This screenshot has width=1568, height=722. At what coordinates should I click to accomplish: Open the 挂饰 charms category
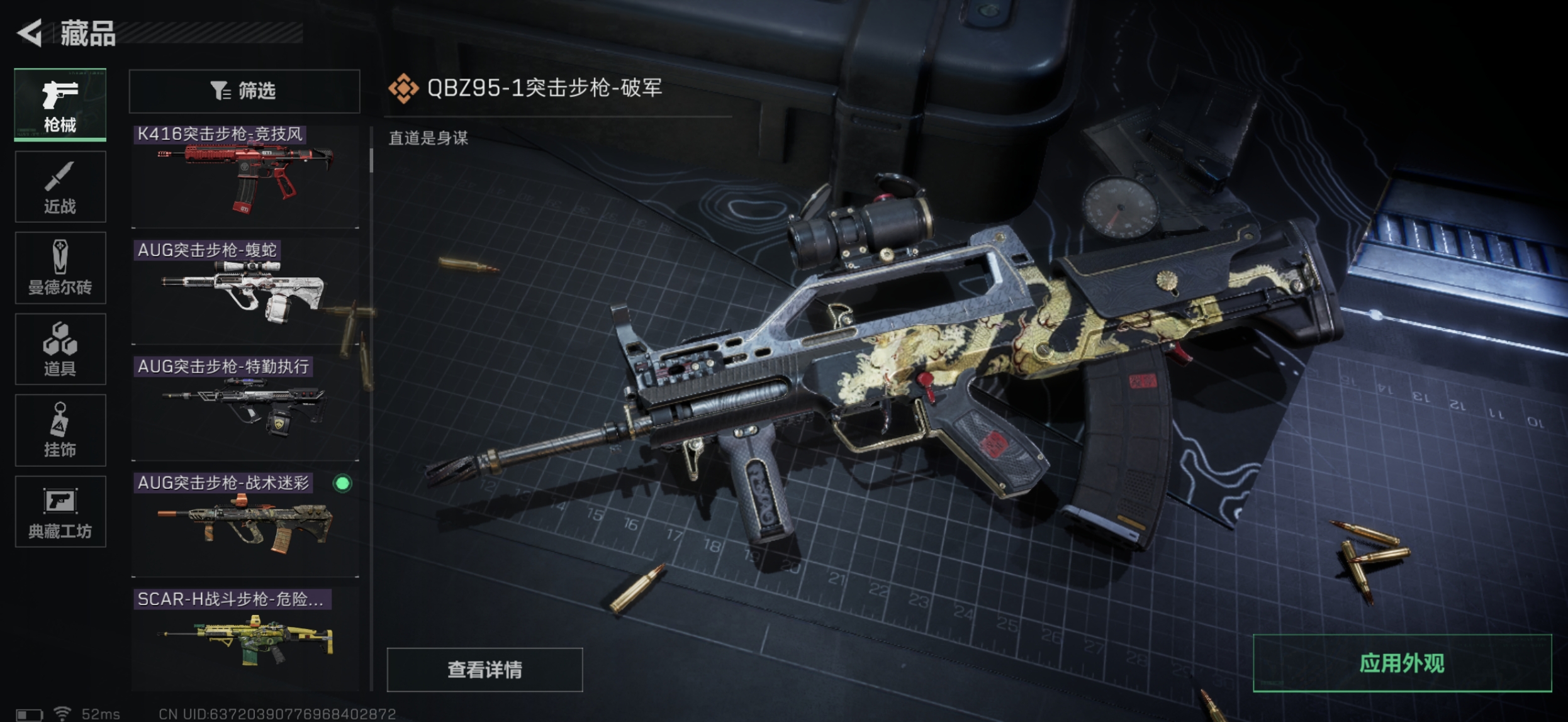click(60, 430)
